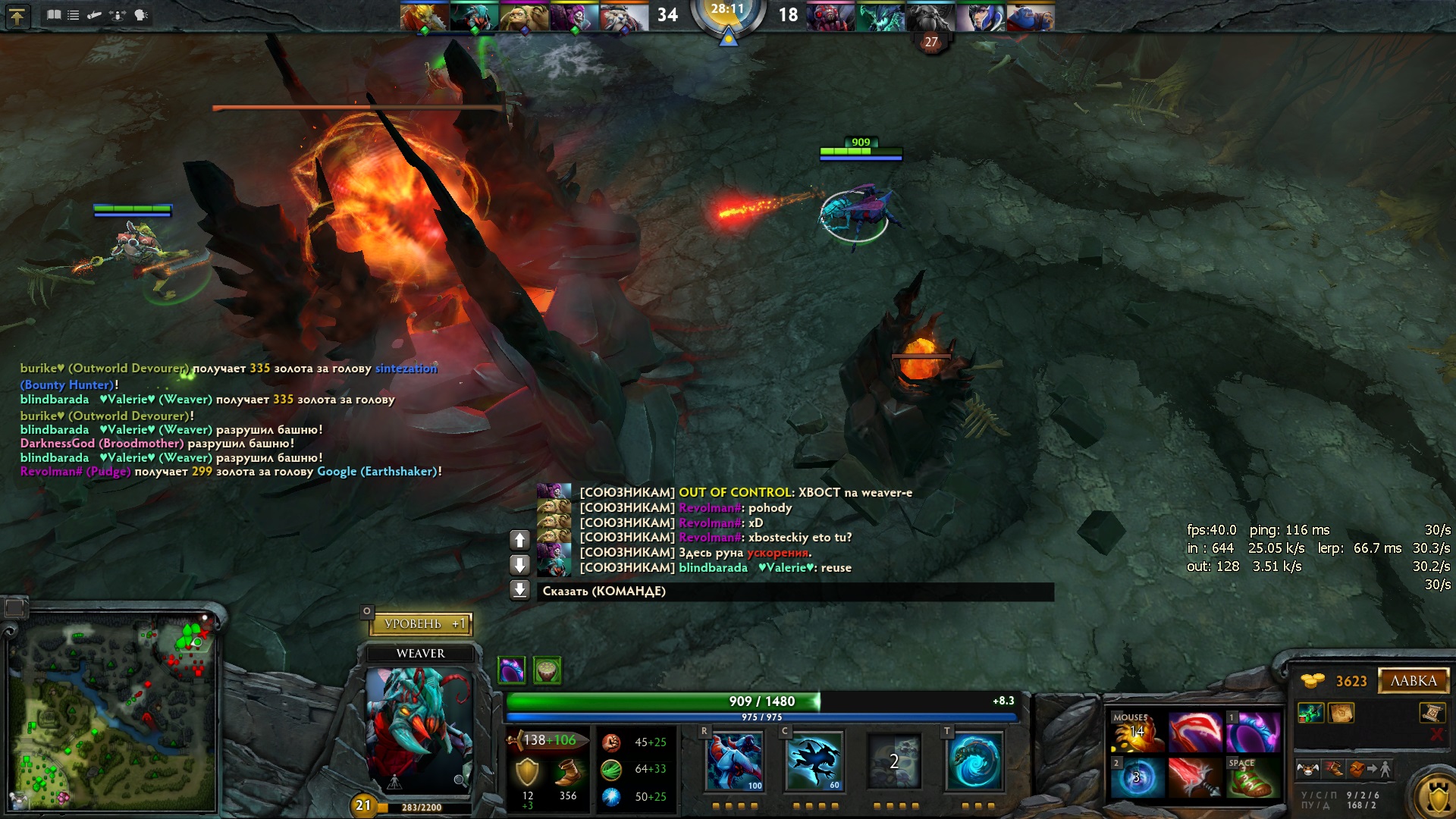Select the Hand of Midas item slot
The height and width of the screenshot is (819, 1456).
[1137, 732]
